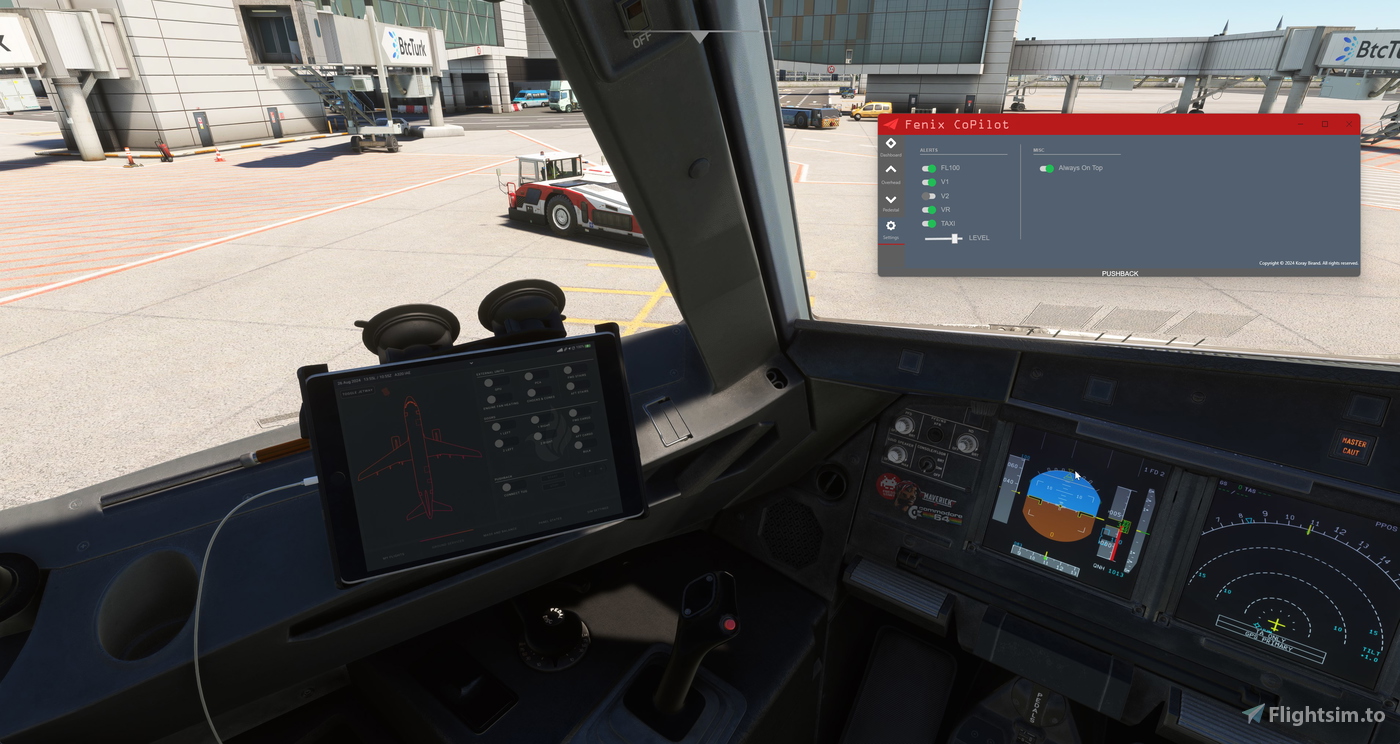Enable the V2 callout toggle
1400x744 pixels.
pos(929,195)
